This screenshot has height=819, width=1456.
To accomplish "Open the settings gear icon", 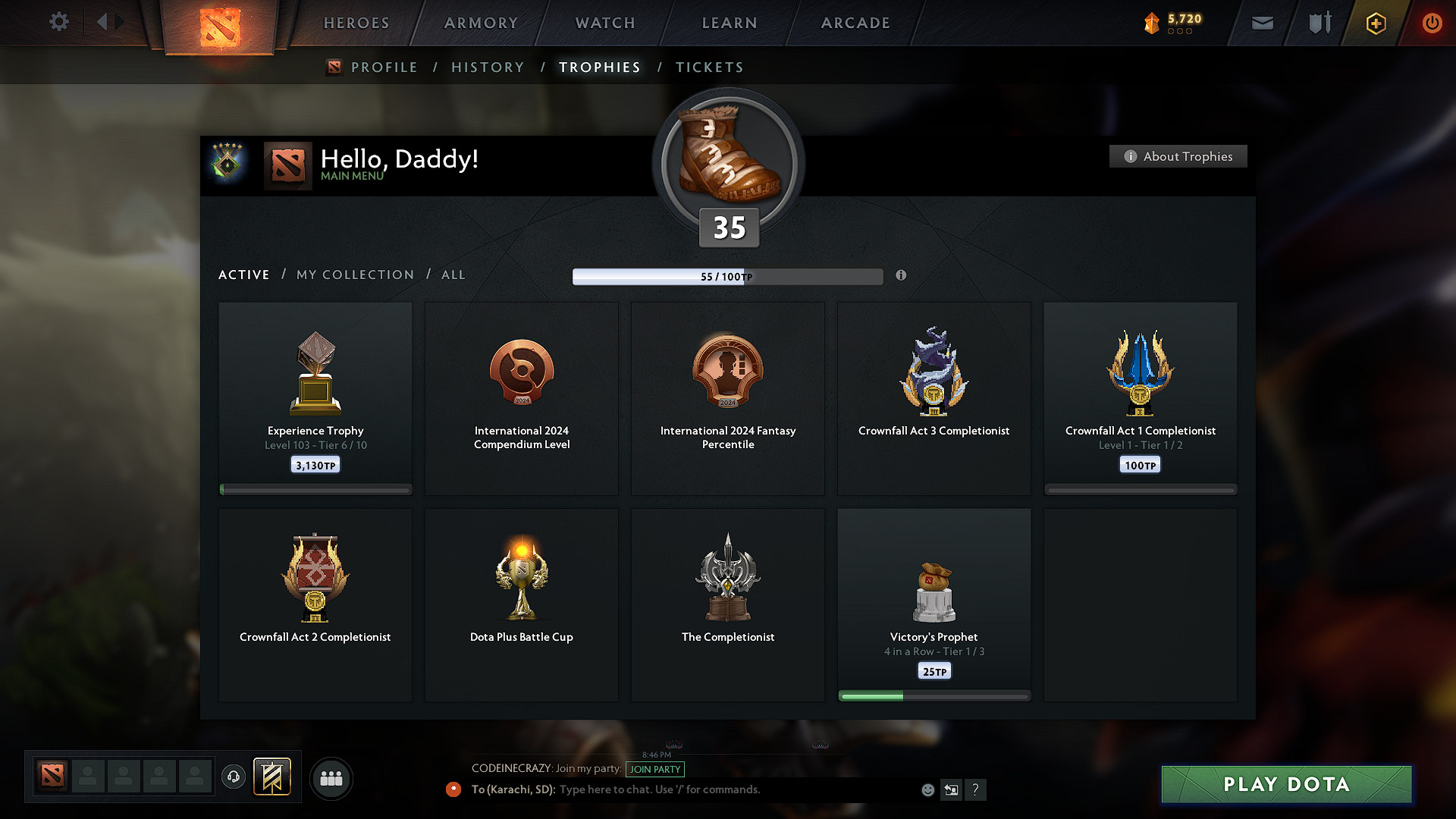I will (58, 22).
